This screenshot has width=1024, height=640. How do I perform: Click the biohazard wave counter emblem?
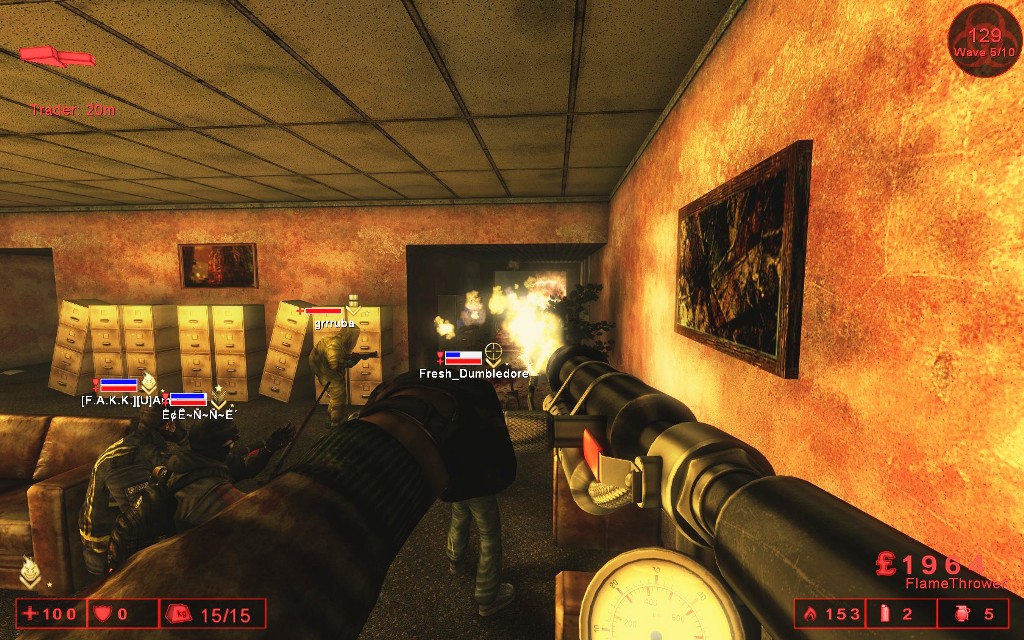pyautogui.click(x=984, y=40)
